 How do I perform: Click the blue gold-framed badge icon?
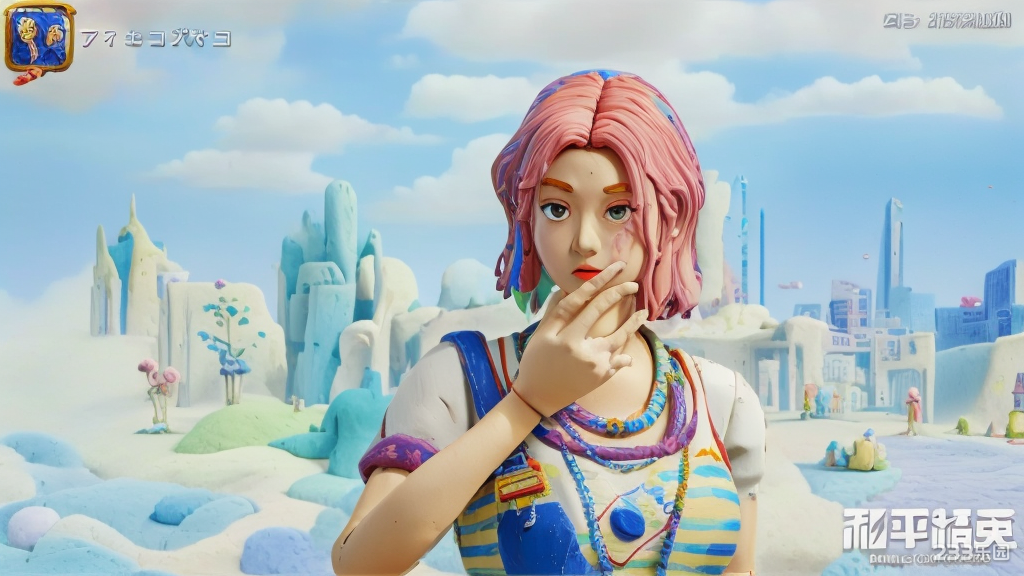click(x=39, y=38)
